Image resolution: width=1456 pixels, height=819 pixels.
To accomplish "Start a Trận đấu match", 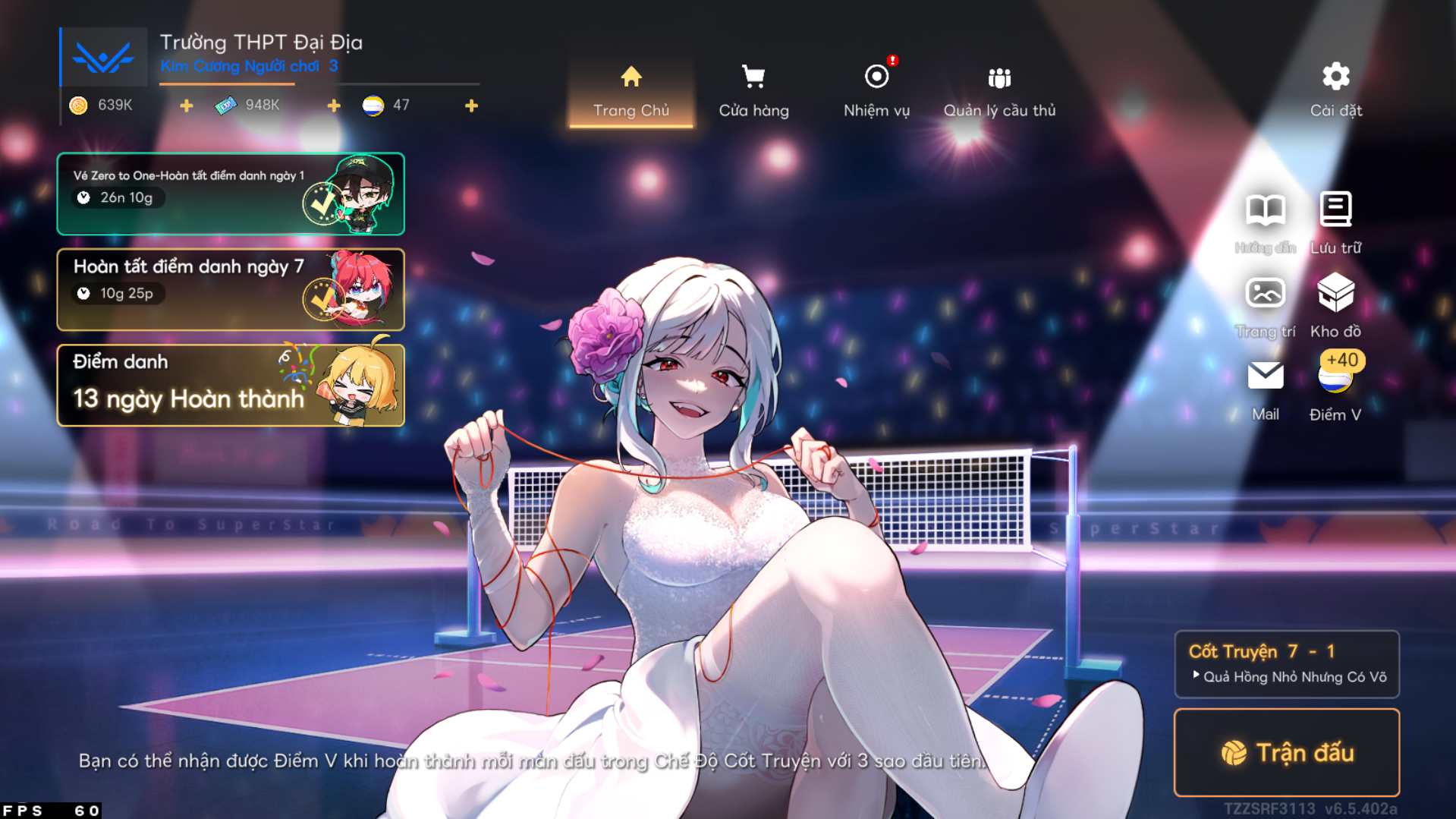I will [1287, 752].
